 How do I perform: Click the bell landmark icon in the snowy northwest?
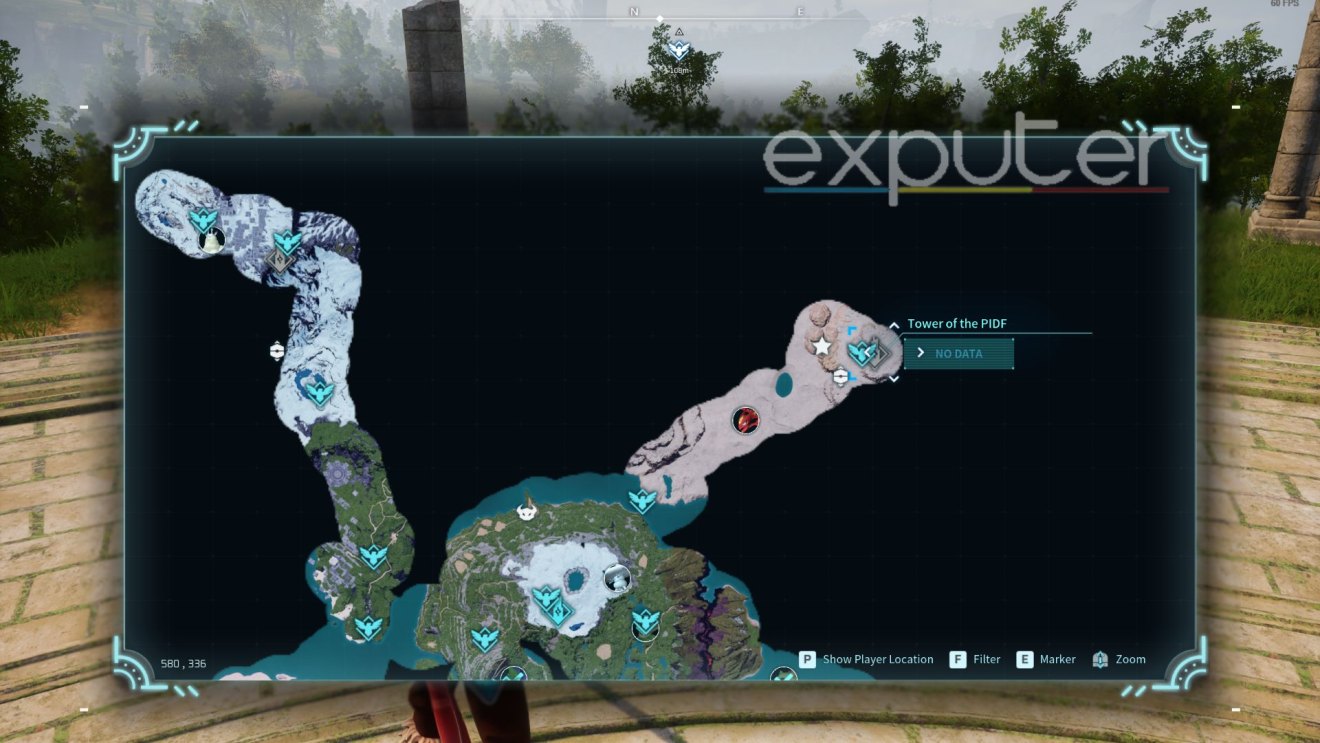pyautogui.click(x=212, y=238)
